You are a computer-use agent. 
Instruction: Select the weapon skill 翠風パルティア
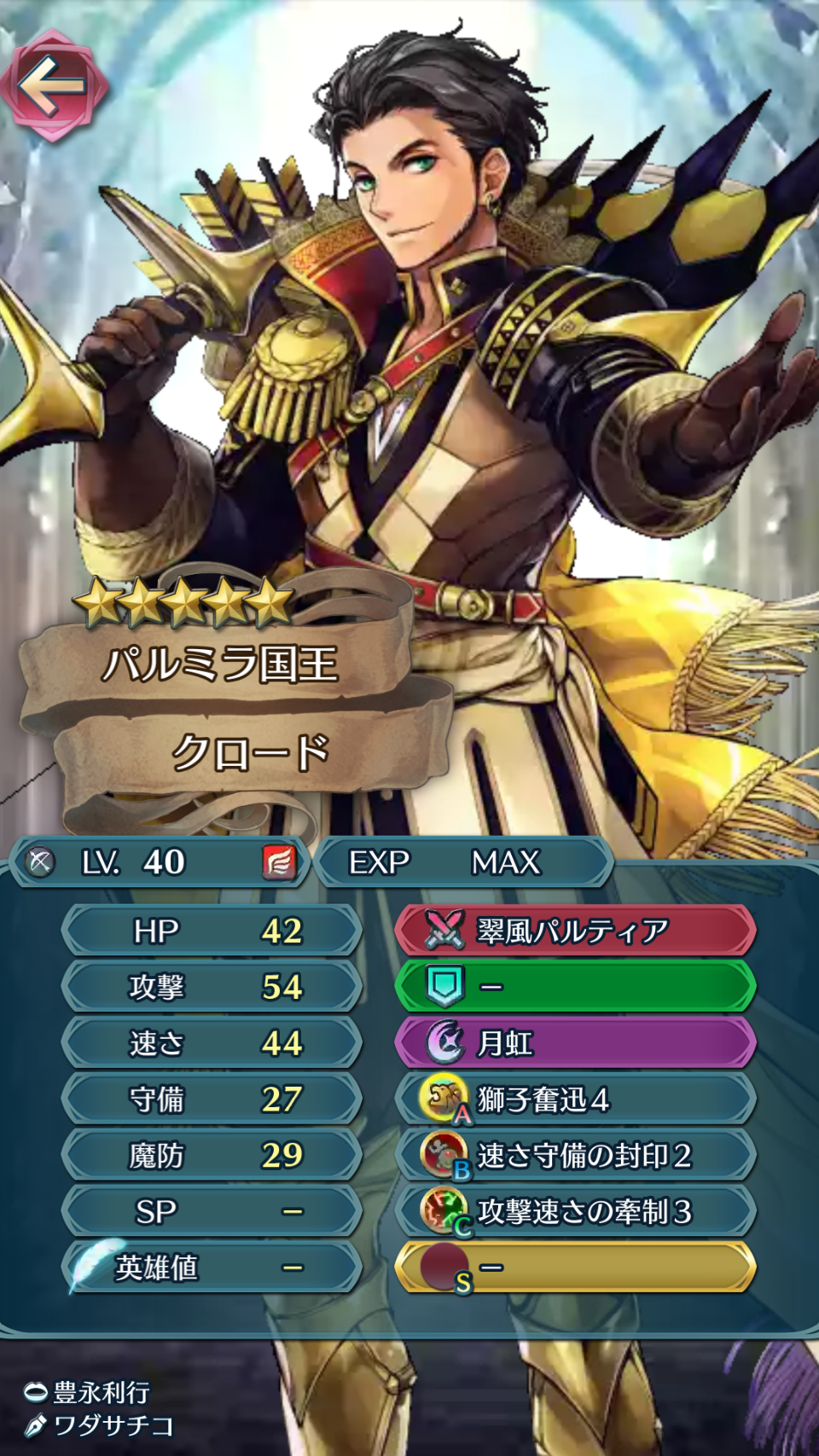[575, 931]
